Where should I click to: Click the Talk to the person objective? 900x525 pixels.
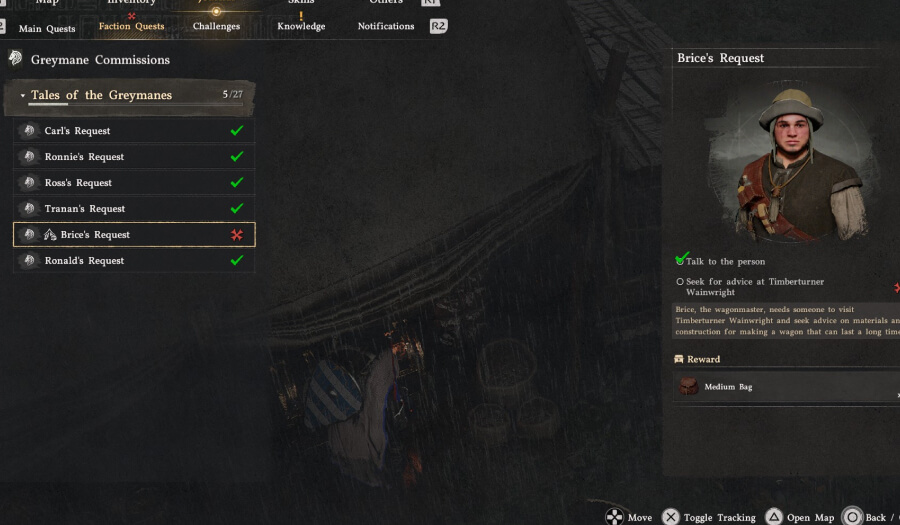(724, 262)
